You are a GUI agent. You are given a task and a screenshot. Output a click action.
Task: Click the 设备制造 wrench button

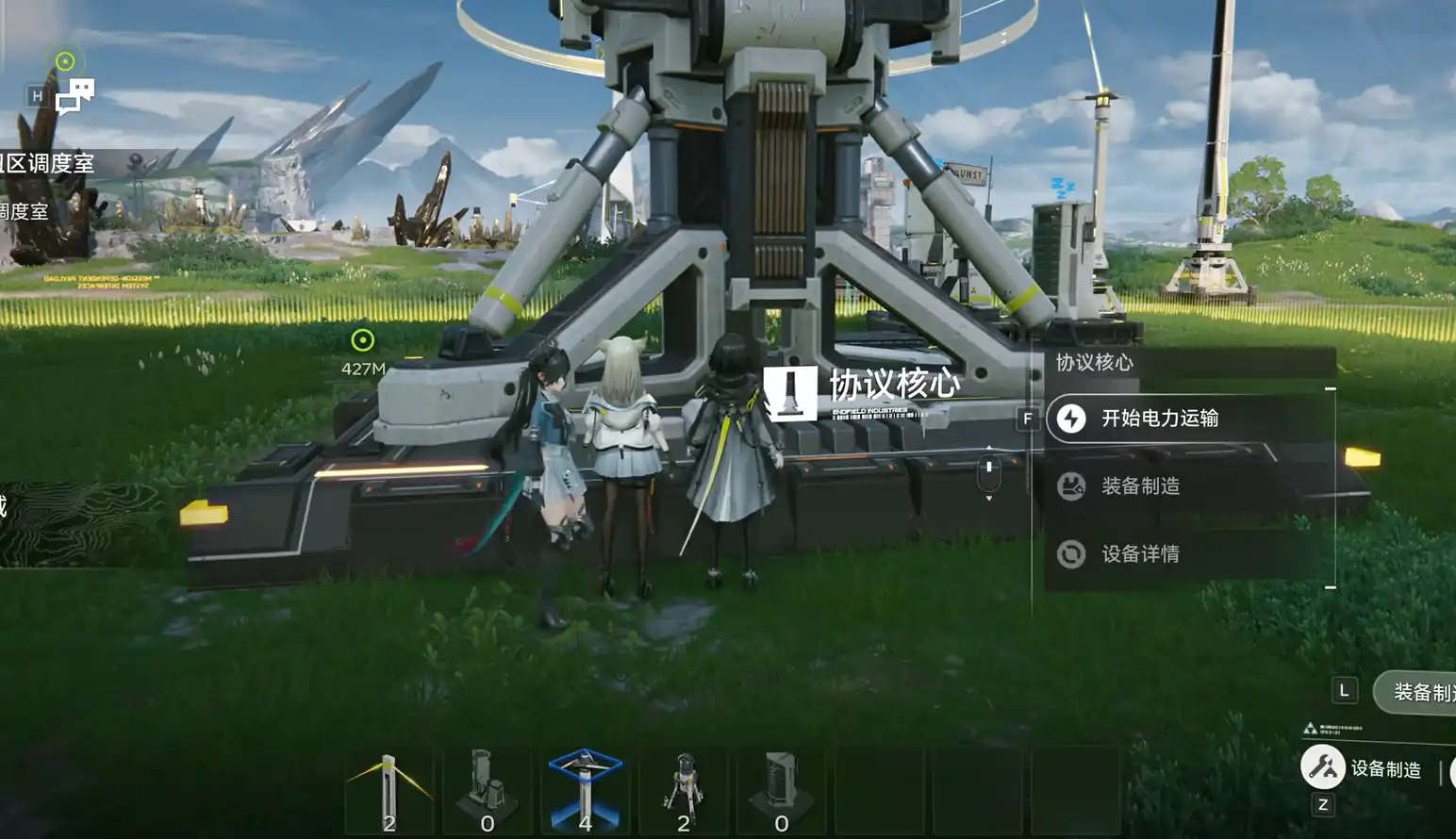pos(1323,767)
